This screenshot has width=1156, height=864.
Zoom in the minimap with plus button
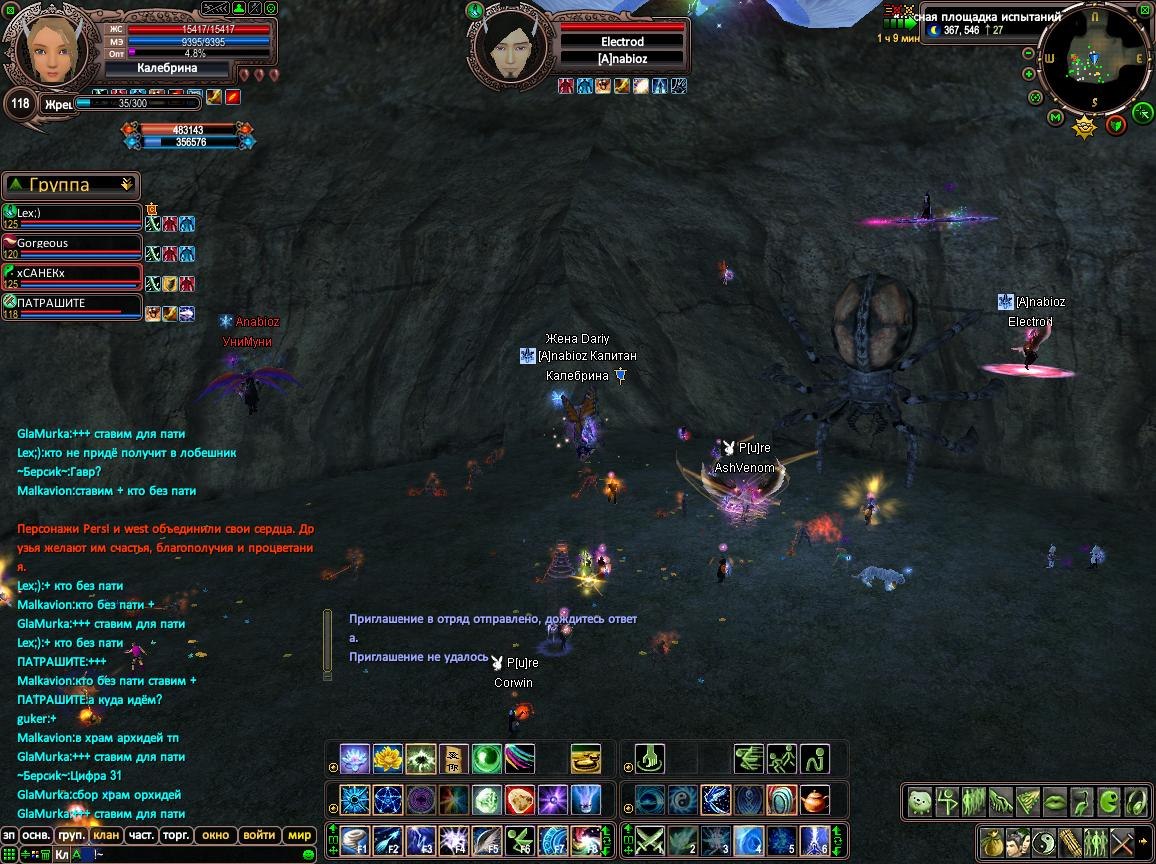click(1029, 73)
